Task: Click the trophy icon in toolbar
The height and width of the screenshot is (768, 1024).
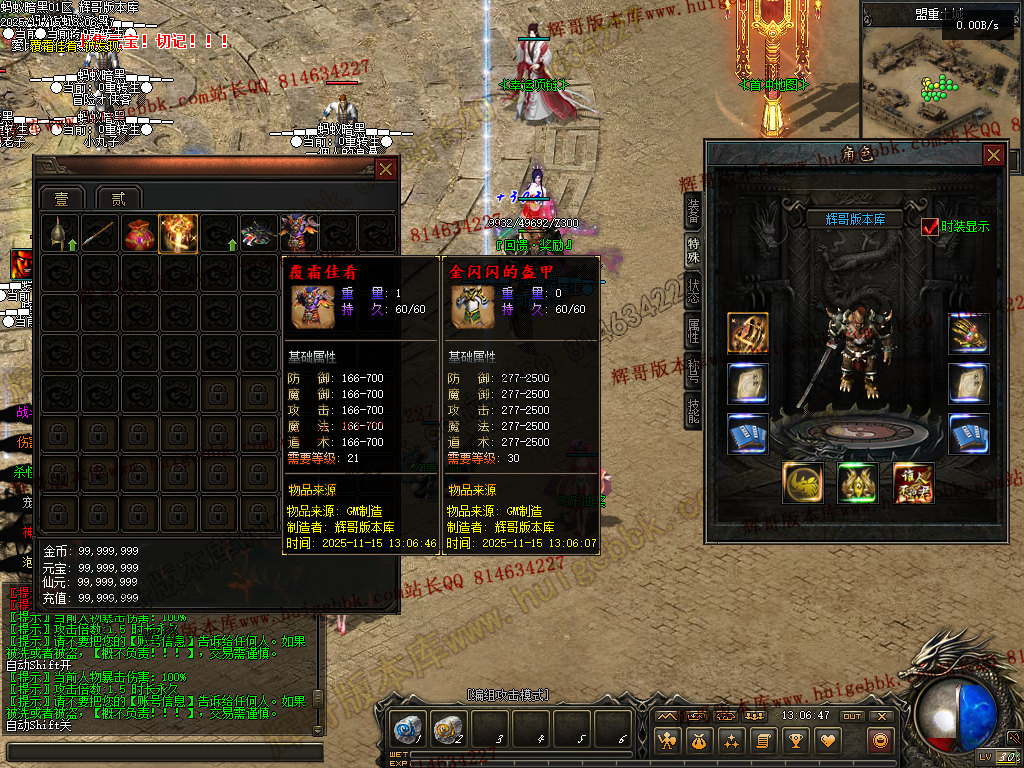Action: [795, 741]
